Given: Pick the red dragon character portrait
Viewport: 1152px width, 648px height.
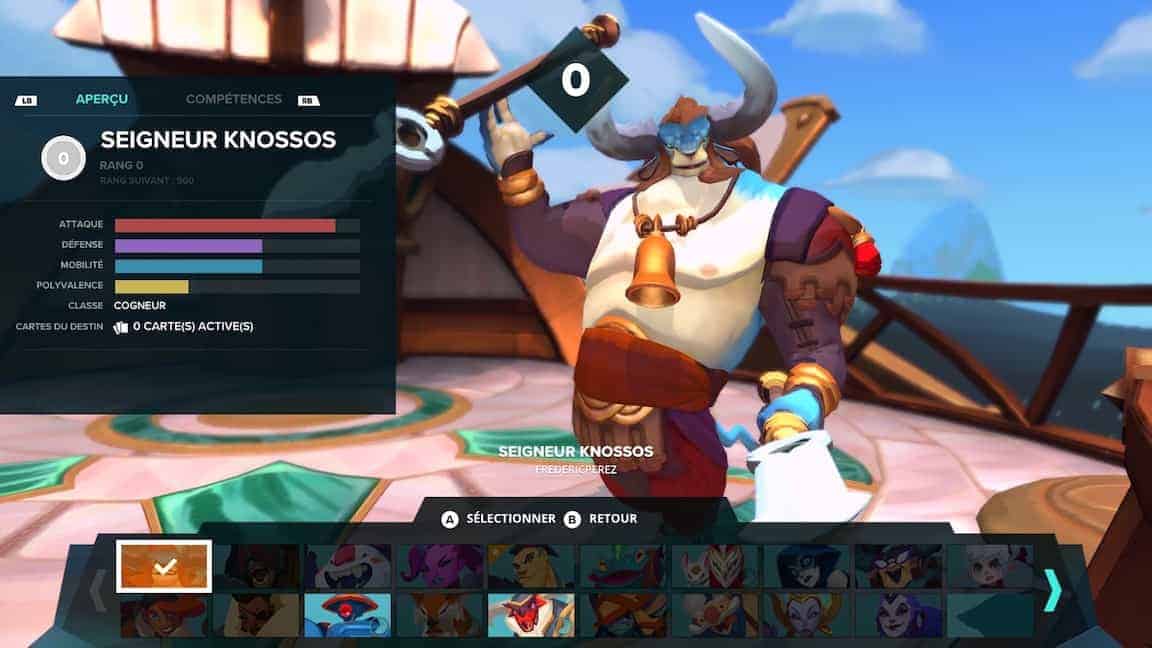Looking at the screenshot, I should tap(531, 615).
